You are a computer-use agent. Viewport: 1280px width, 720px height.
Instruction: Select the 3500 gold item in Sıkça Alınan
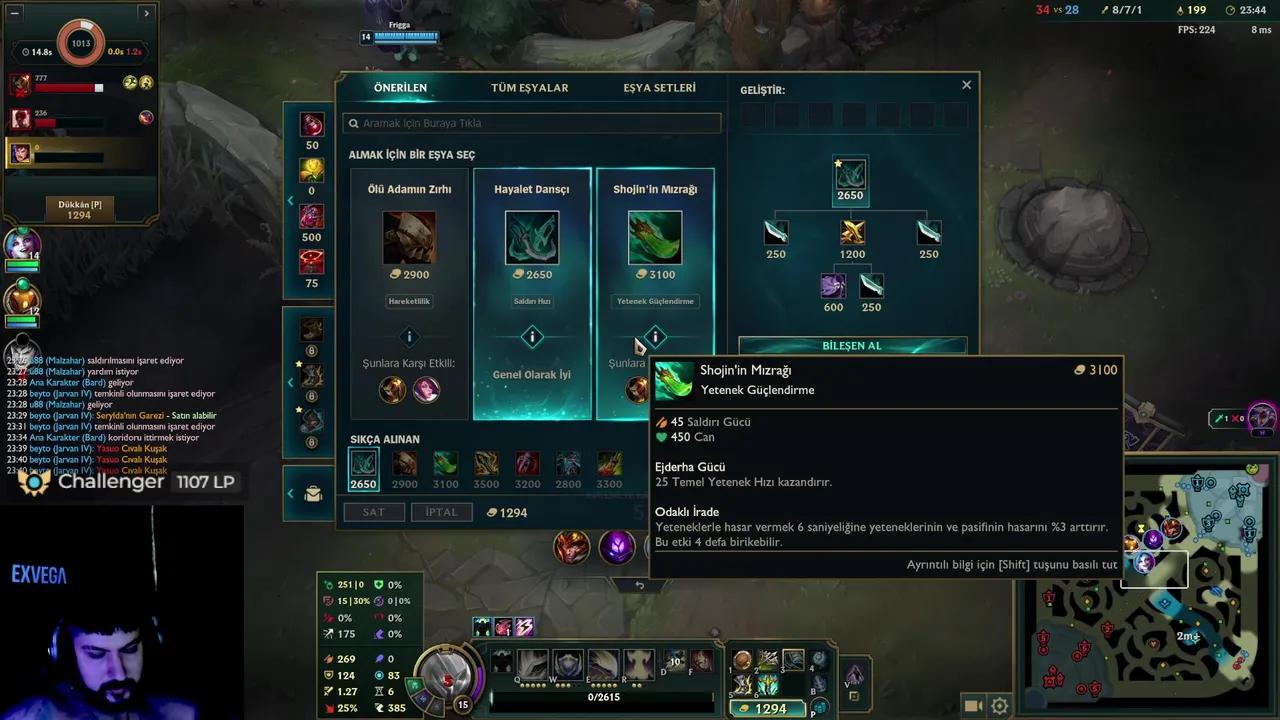pyautogui.click(x=486, y=464)
